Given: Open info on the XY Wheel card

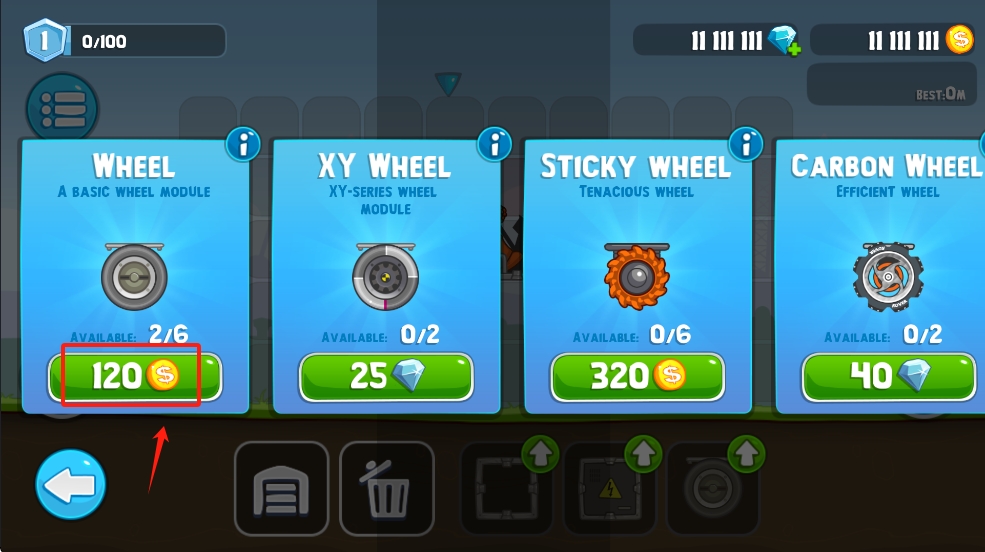Looking at the screenshot, I should (x=494, y=145).
